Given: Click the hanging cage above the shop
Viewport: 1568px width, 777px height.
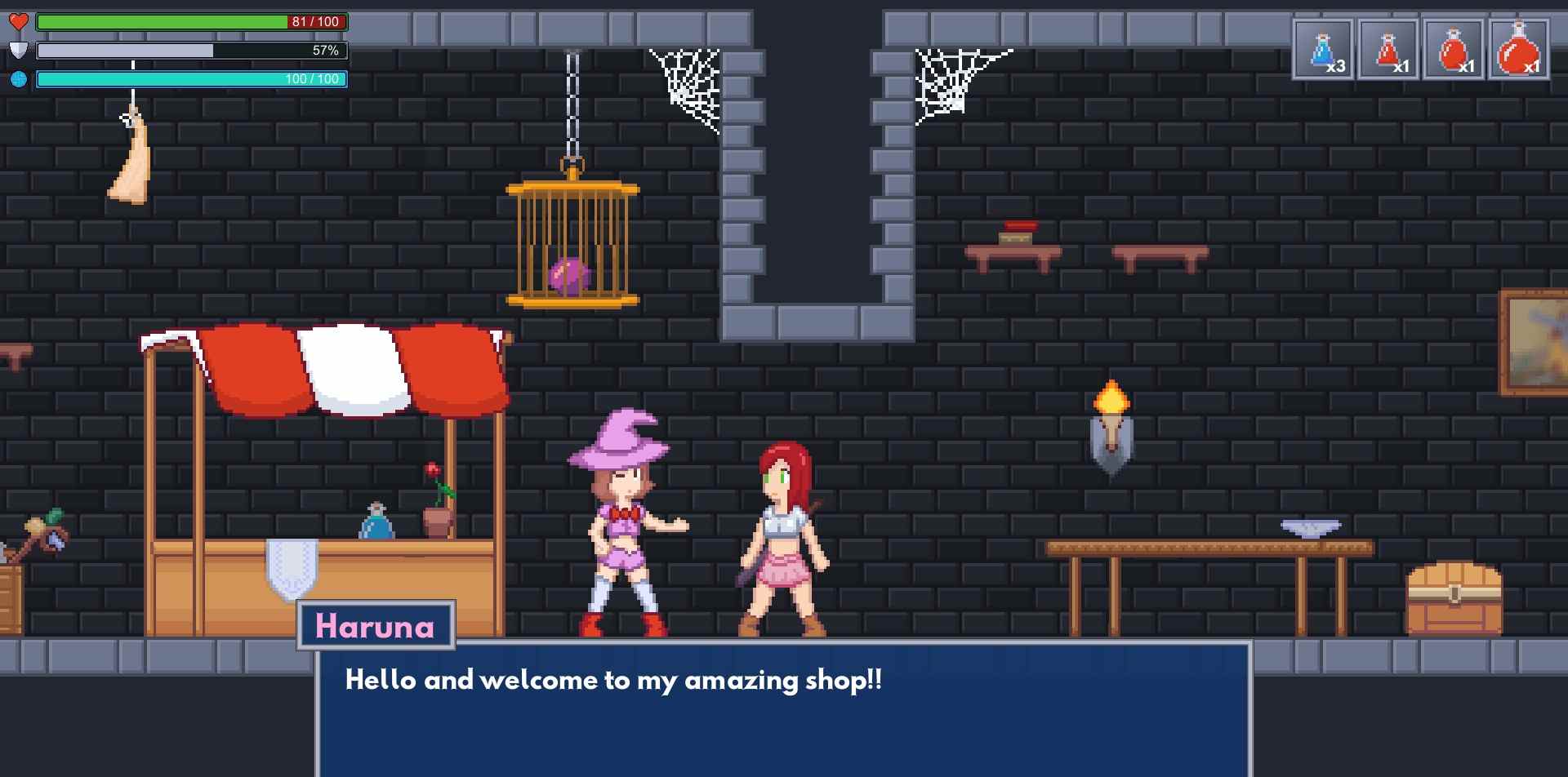Looking at the screenshot, I should [573, 245].
